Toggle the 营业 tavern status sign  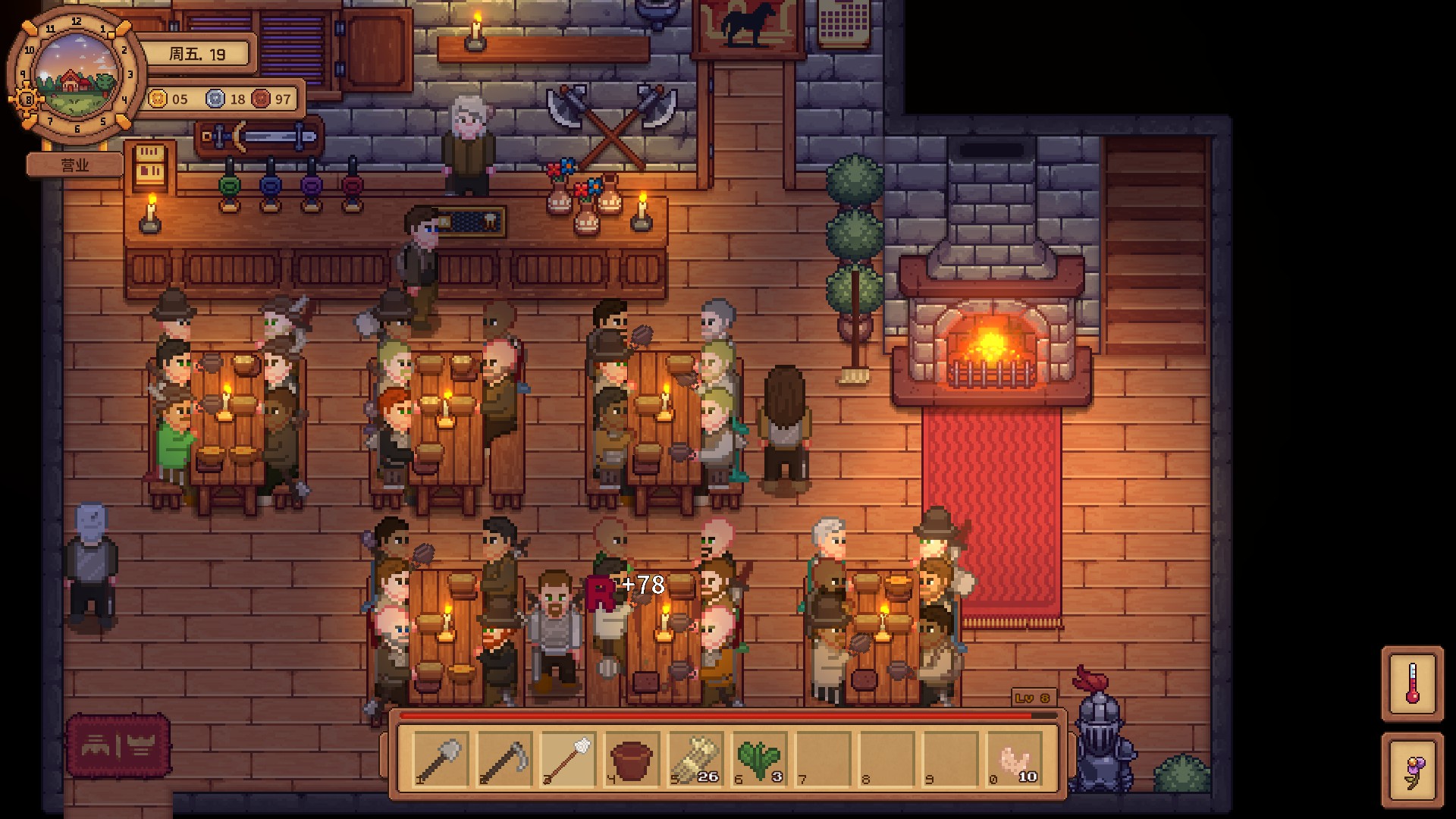coord(75,165)
